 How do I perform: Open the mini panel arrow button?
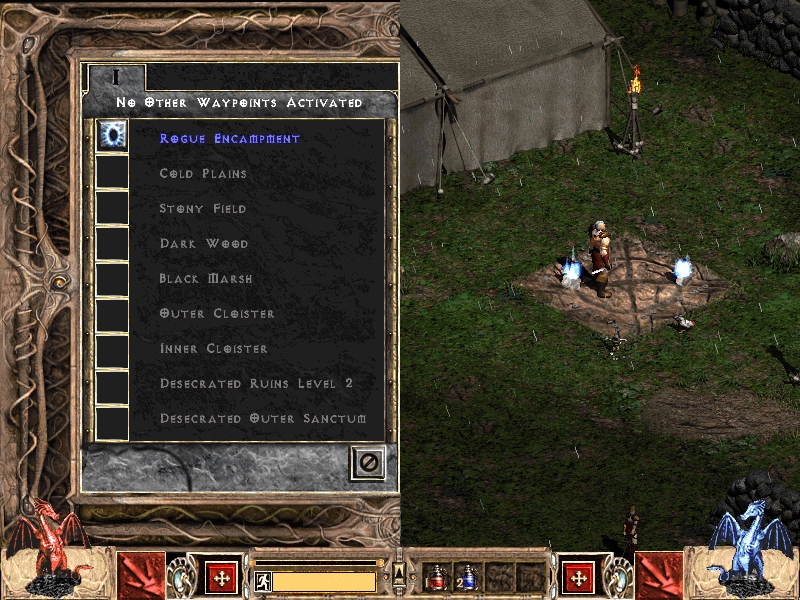coord(399,570)
